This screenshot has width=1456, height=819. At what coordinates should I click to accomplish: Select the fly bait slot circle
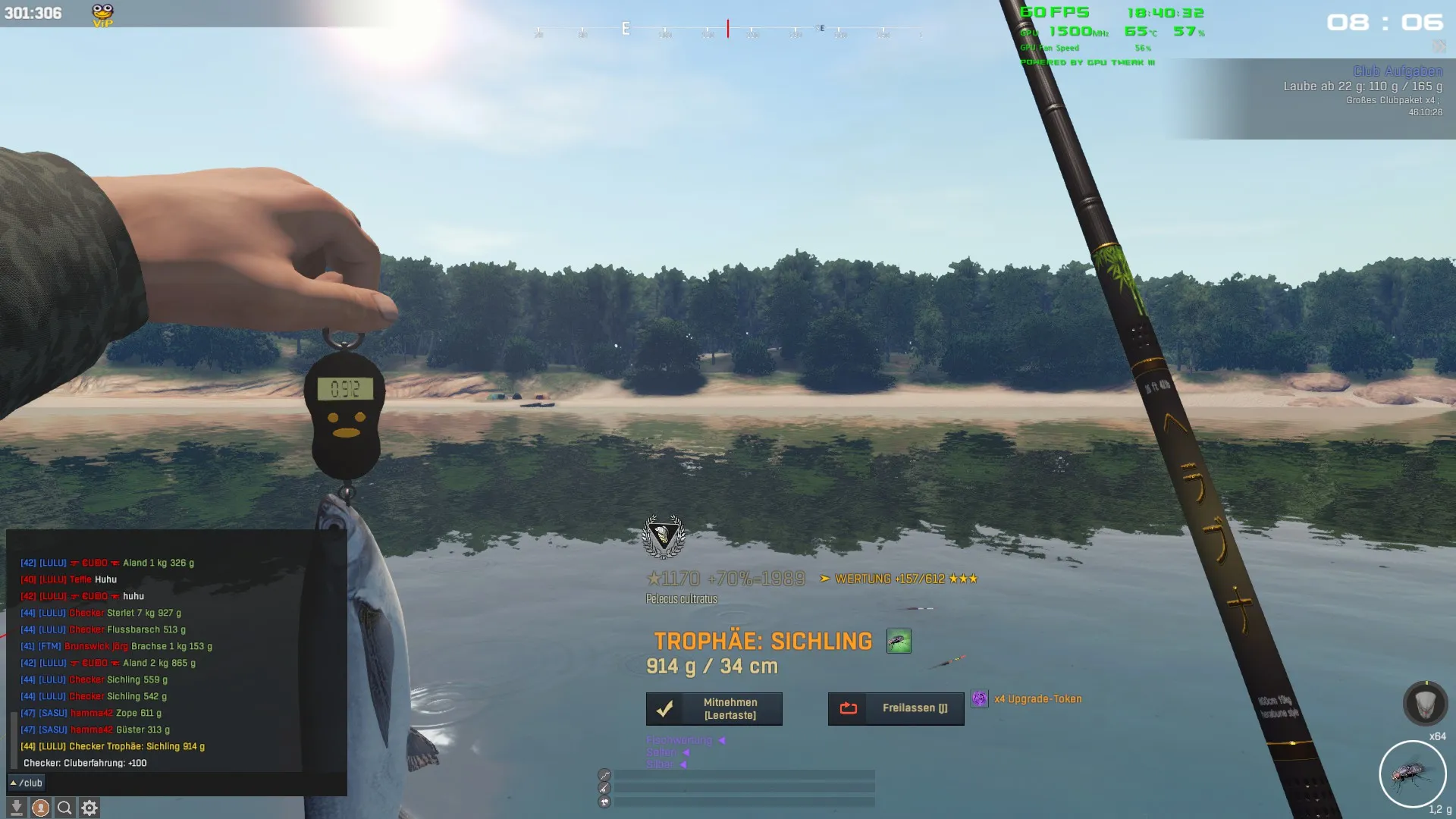click(x=1412, y=774)
